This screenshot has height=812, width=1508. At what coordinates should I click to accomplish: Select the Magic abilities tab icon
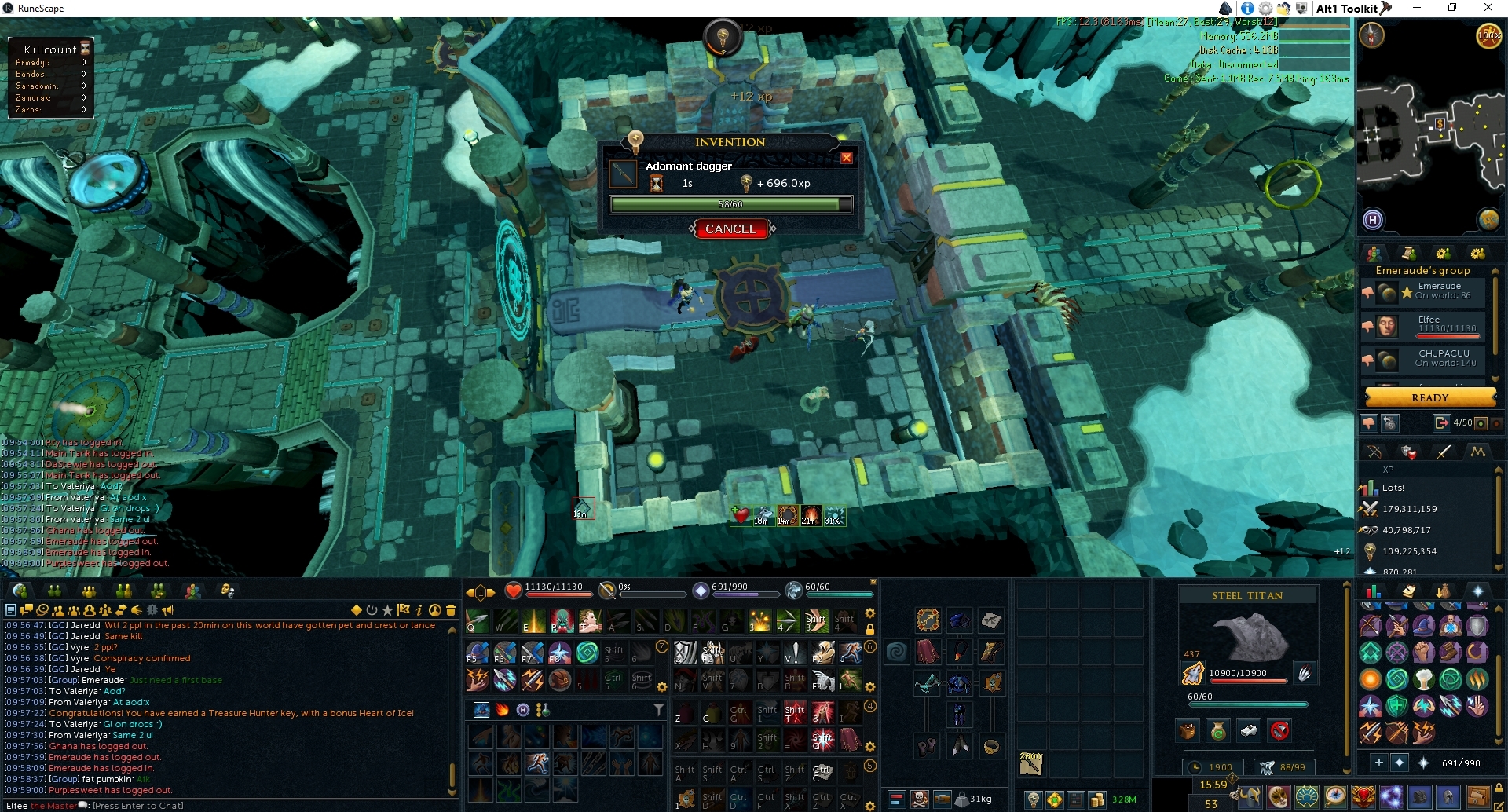[1477, 452]
